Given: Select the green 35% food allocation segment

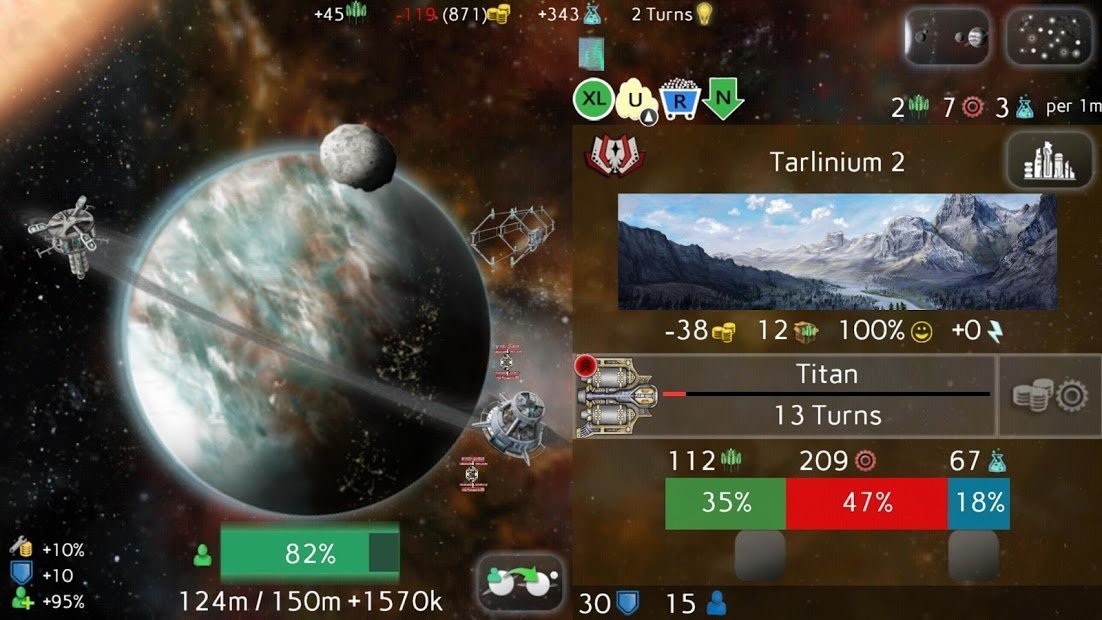Looking at the screenshot, I should point(725,503).
